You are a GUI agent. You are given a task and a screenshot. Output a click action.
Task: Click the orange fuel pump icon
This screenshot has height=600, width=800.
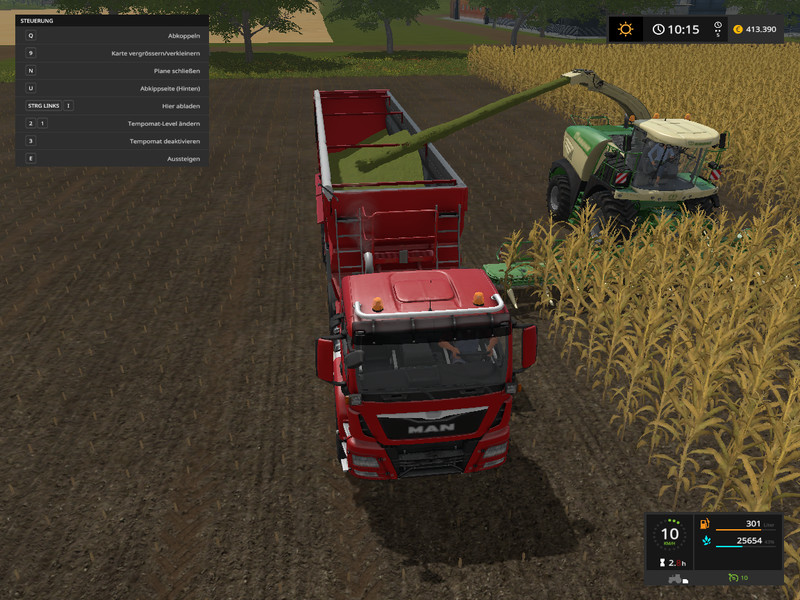705,523
